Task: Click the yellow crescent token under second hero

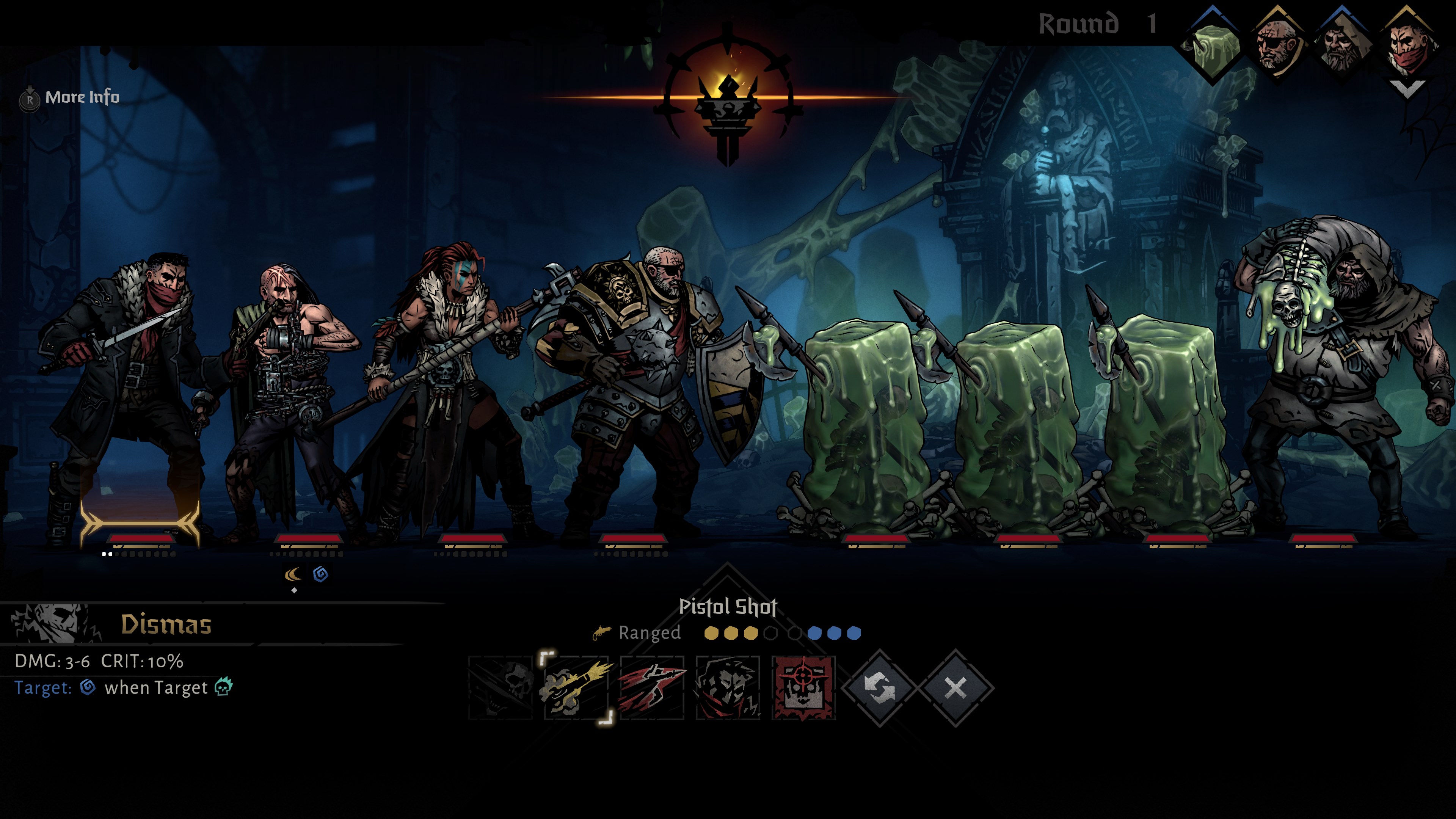Action: pyautogui.click(x=293, y=575)
